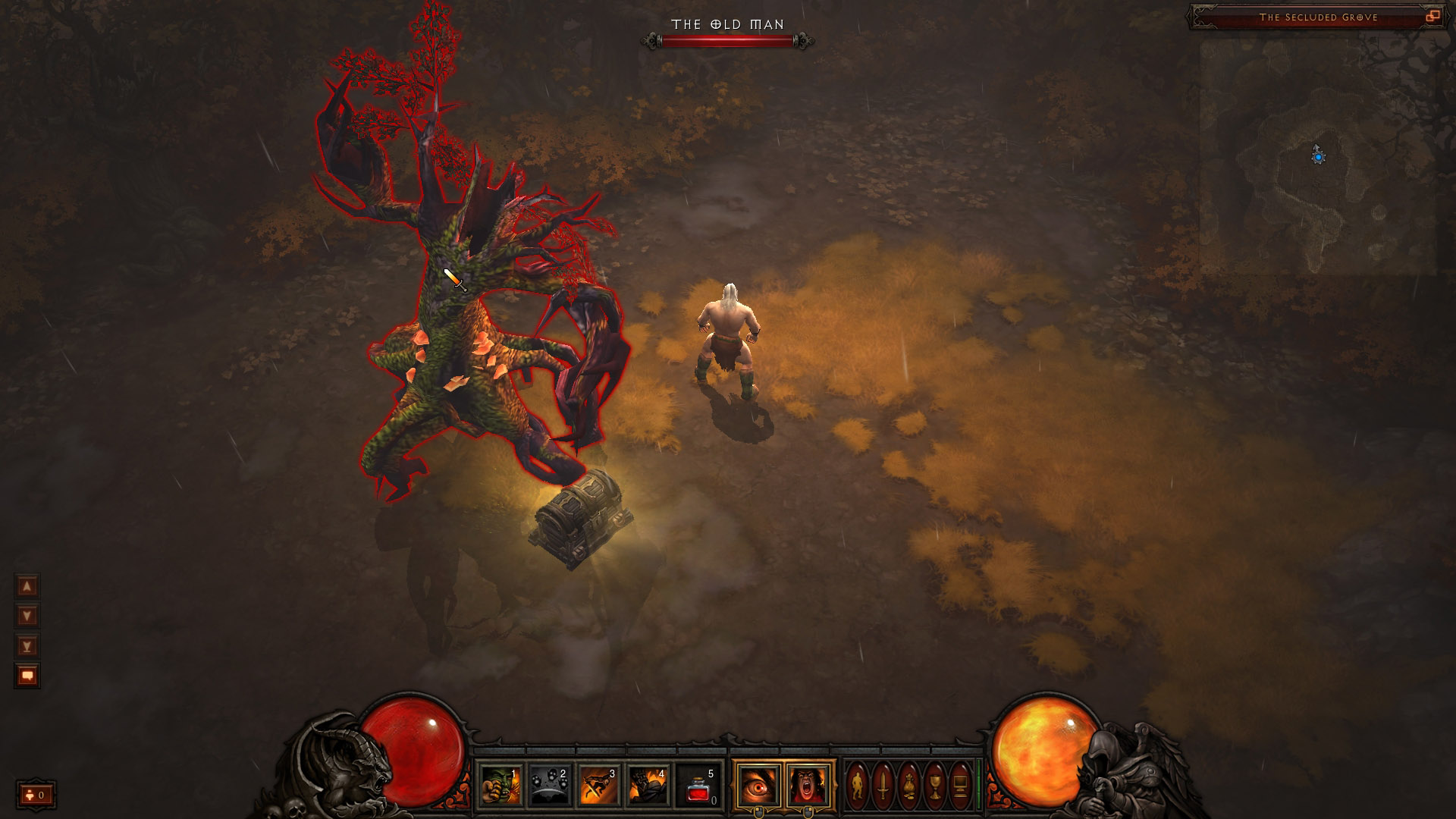Use the ground stomp skill in slot 2

[x=550, y=785]
